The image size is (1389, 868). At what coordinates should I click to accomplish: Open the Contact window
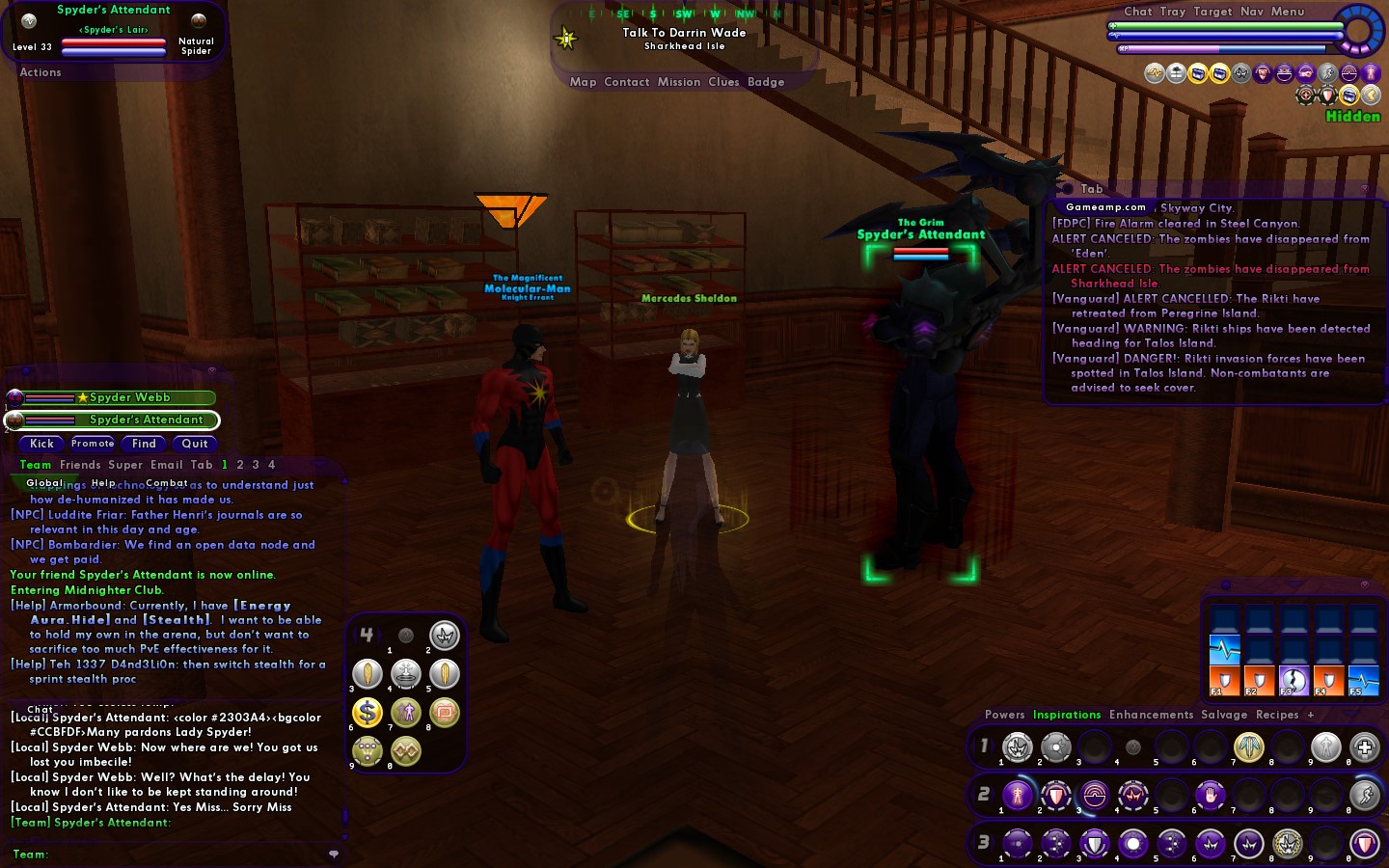tap(627, 82)
